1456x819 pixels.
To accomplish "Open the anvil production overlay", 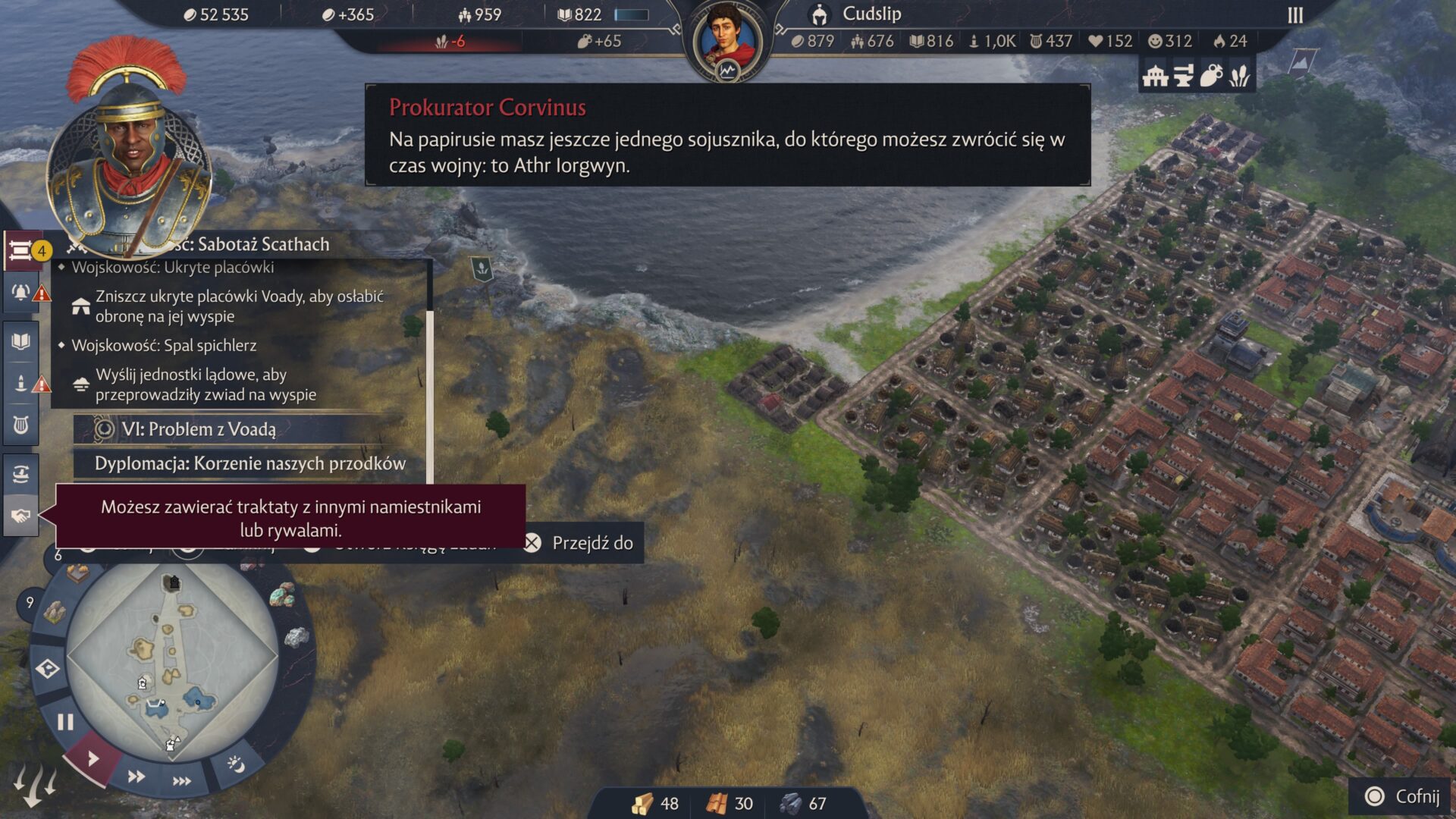I will coord(1183,76).
